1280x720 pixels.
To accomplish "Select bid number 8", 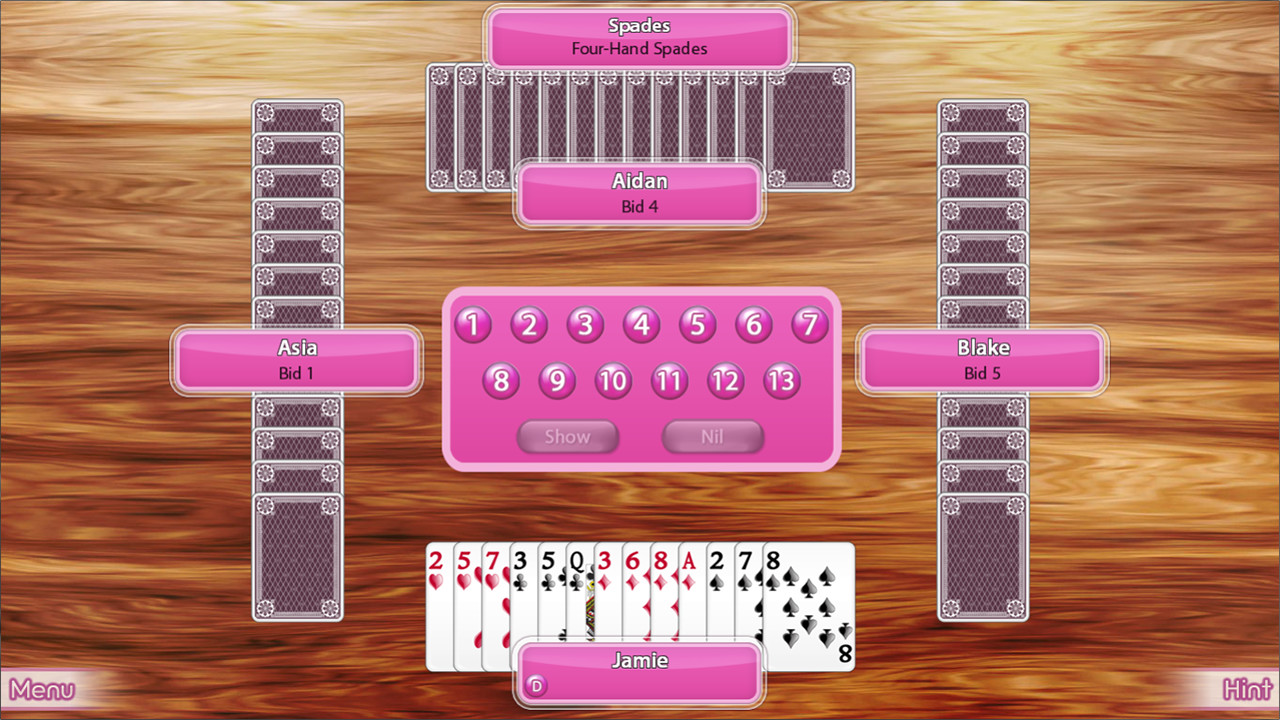I will point(501,381).
